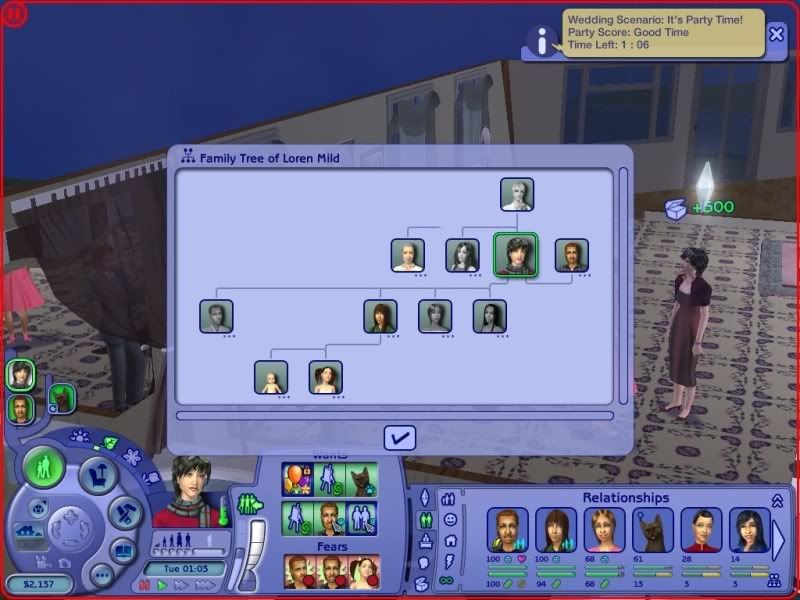The image size is (800, 600).
Task: Click the highlighted Loren Mild portrait in tree
Action: [516, 255]
